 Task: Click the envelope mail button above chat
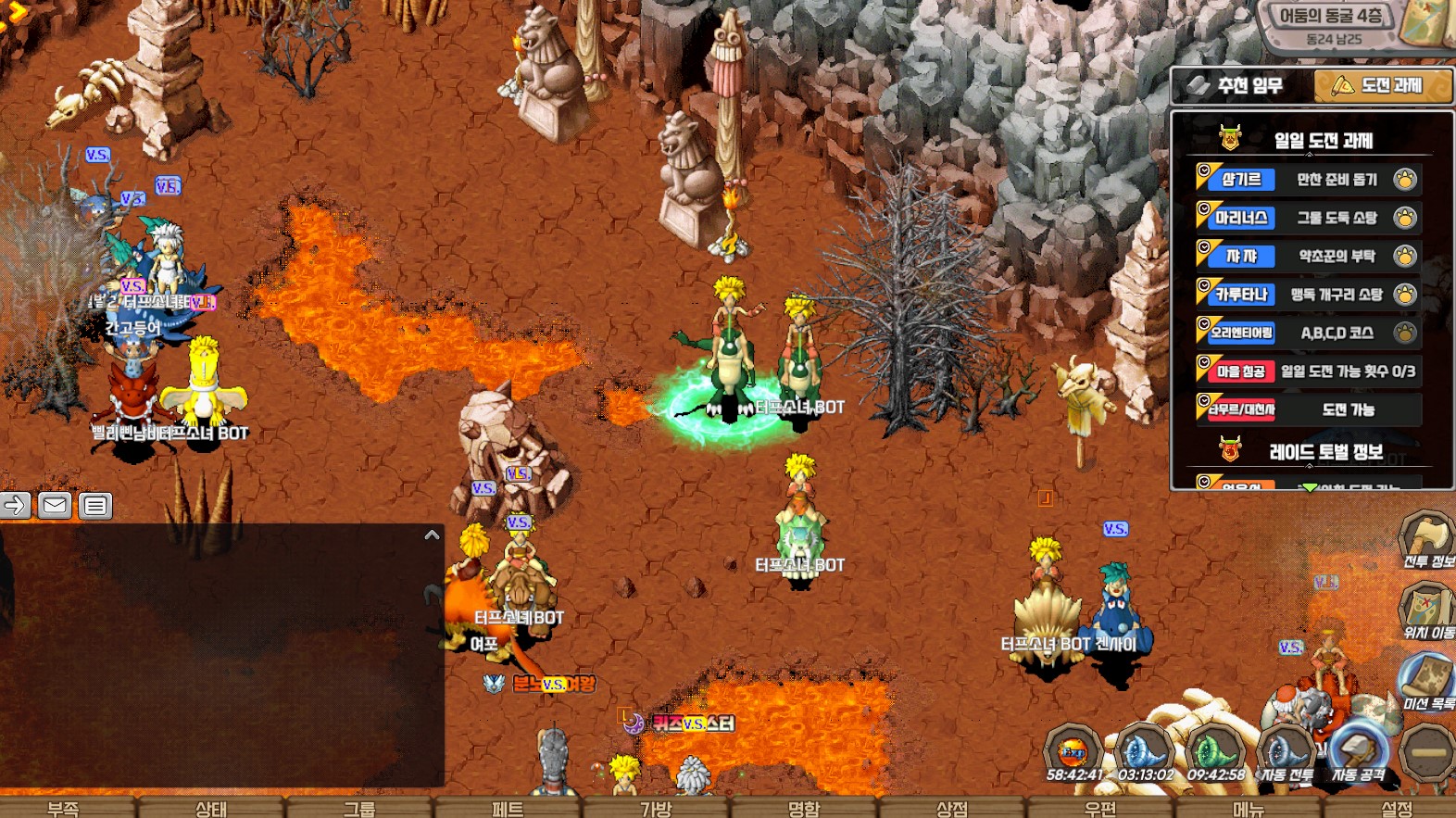pos(55,506)
